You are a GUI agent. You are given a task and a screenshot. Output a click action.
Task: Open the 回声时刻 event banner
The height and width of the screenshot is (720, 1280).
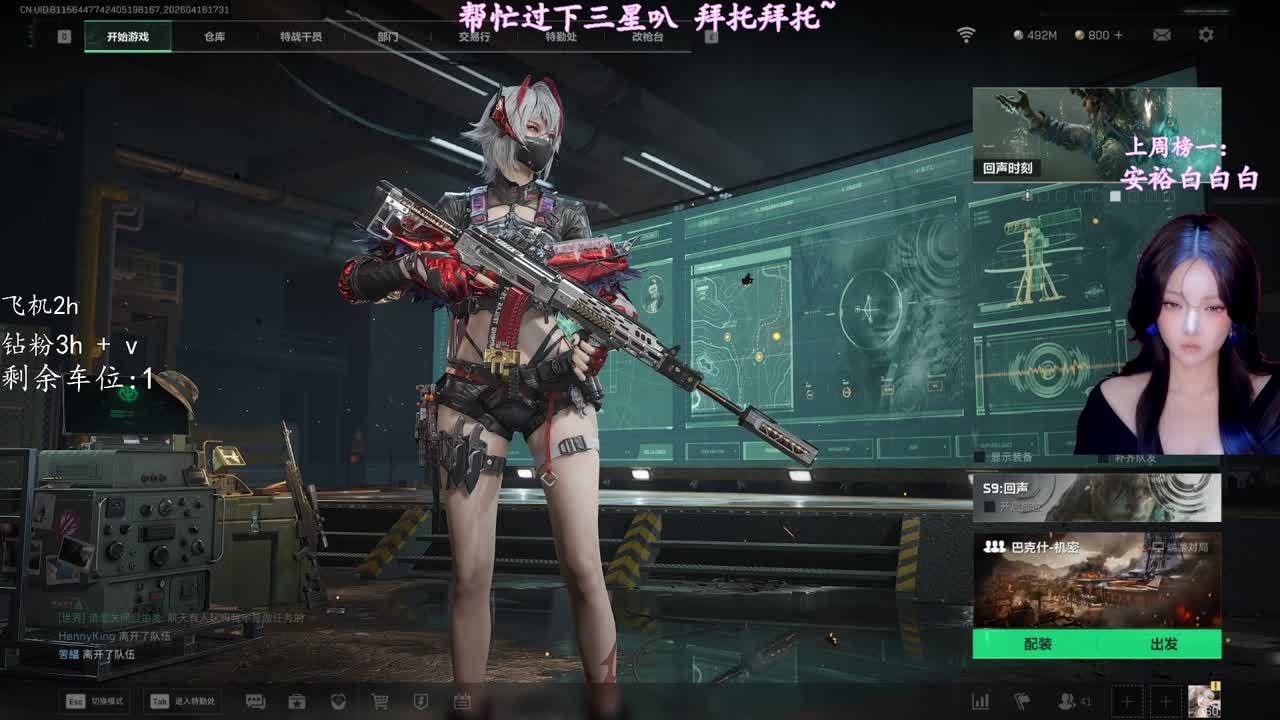tap(1096, 134)
